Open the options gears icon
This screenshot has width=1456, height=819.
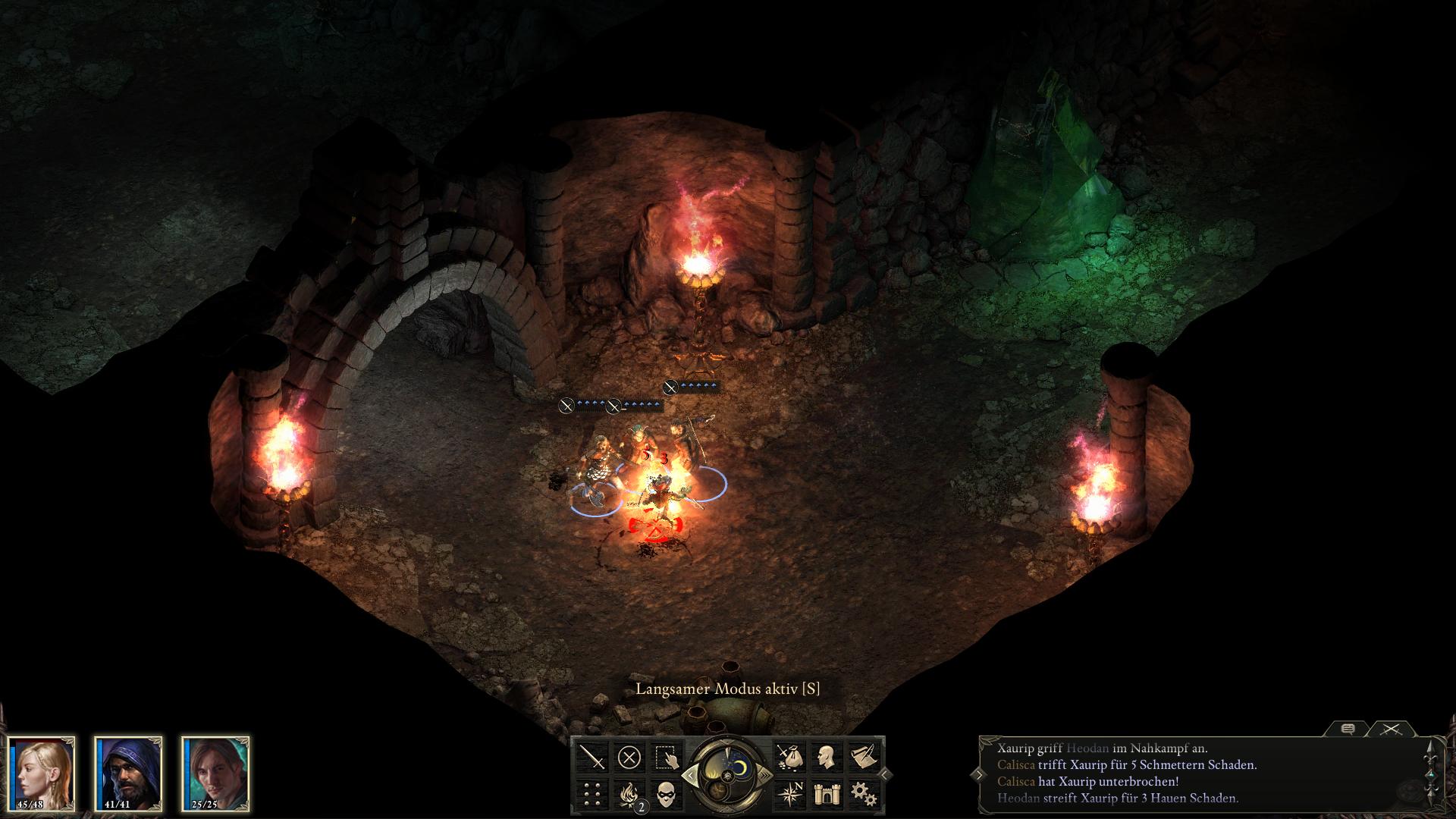pyautogui.click(x=863, y=794)
